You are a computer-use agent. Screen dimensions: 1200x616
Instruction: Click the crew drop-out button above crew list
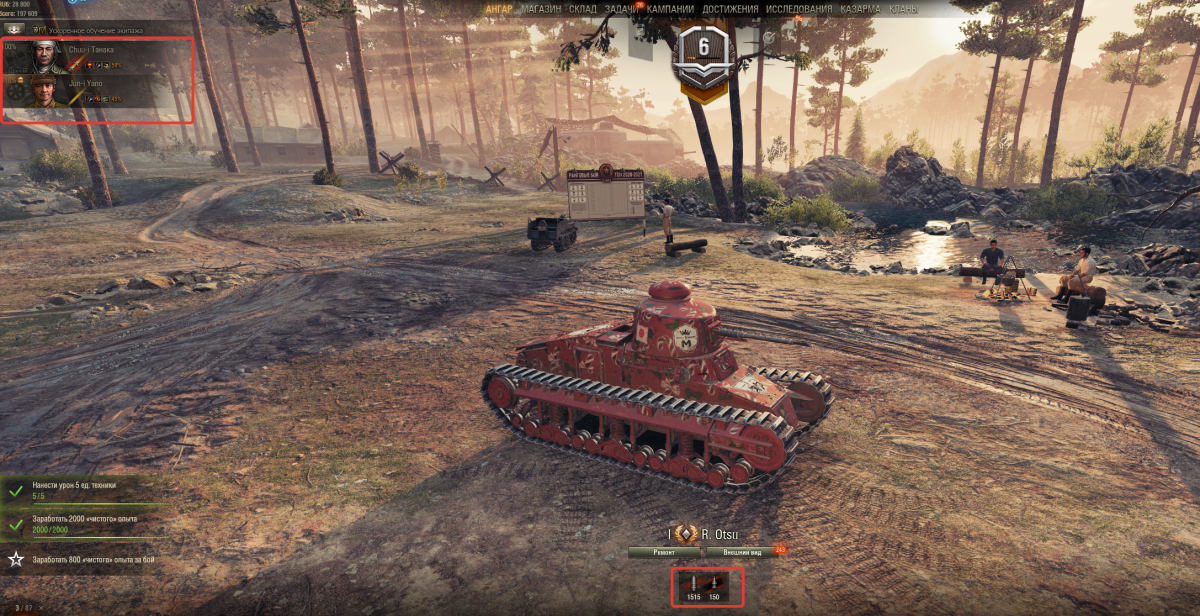click(14, 31)
